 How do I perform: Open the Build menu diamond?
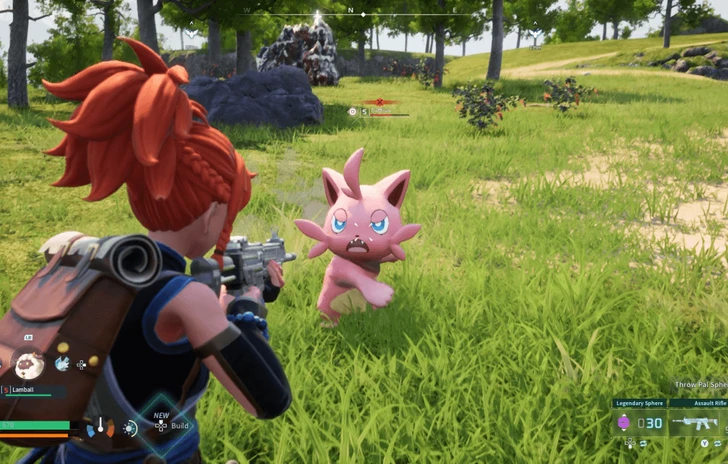(x=160, y=424)
